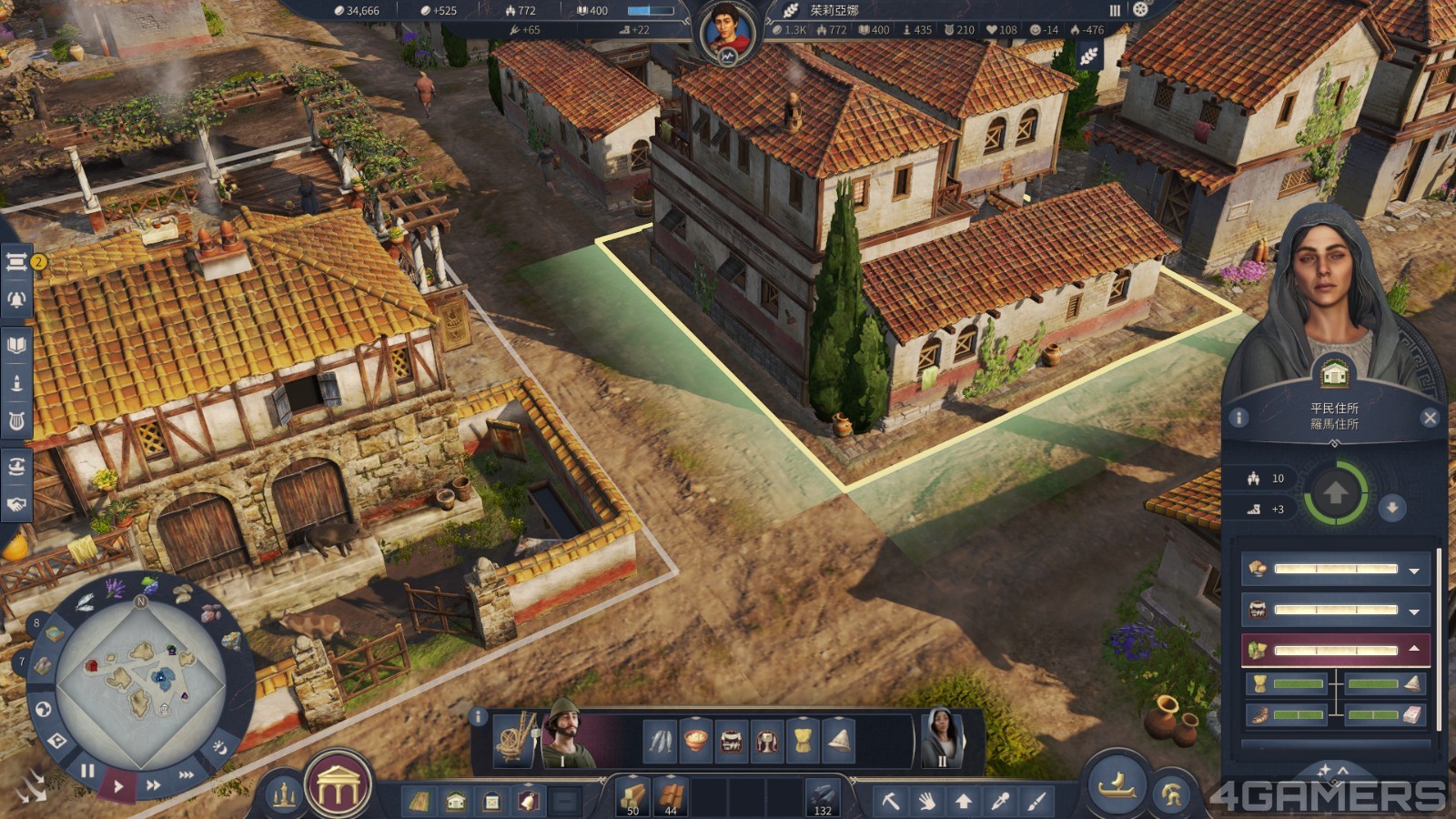Open the residence panel's info button

[x=1239, y=418]
